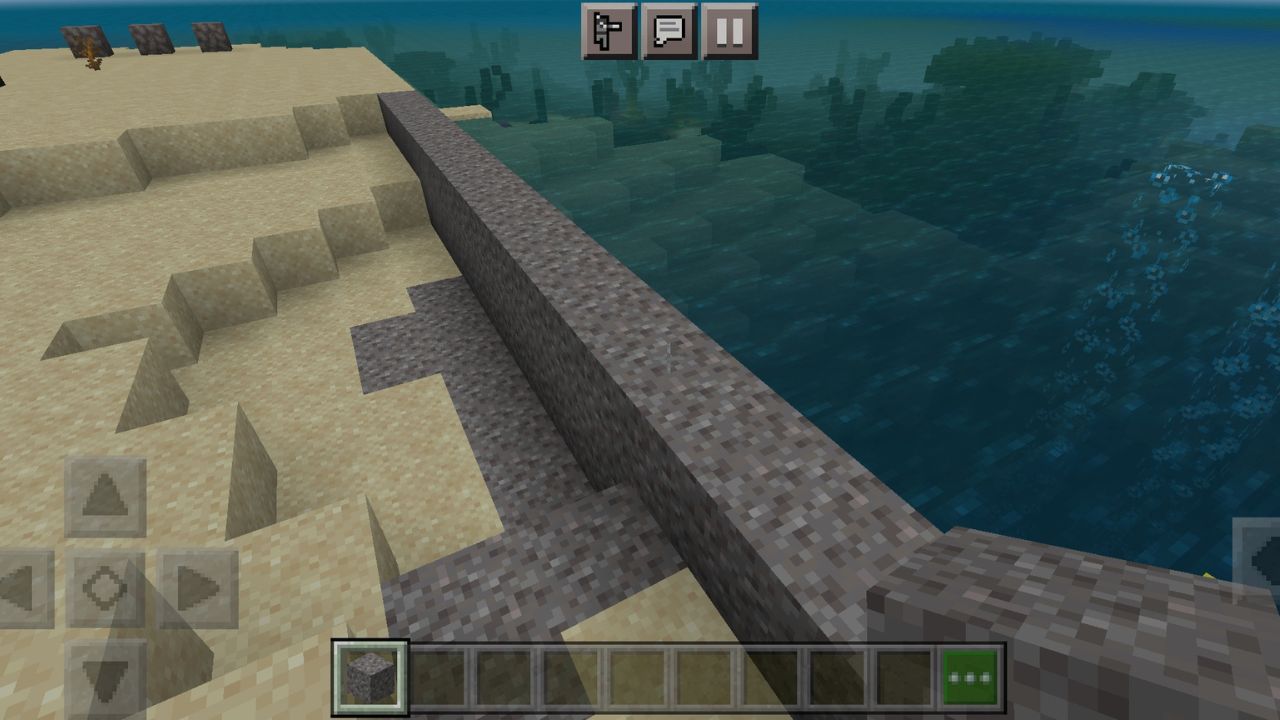Select the cobblestone in the hotbar
1280x720 pixels.
click(371, 677)
